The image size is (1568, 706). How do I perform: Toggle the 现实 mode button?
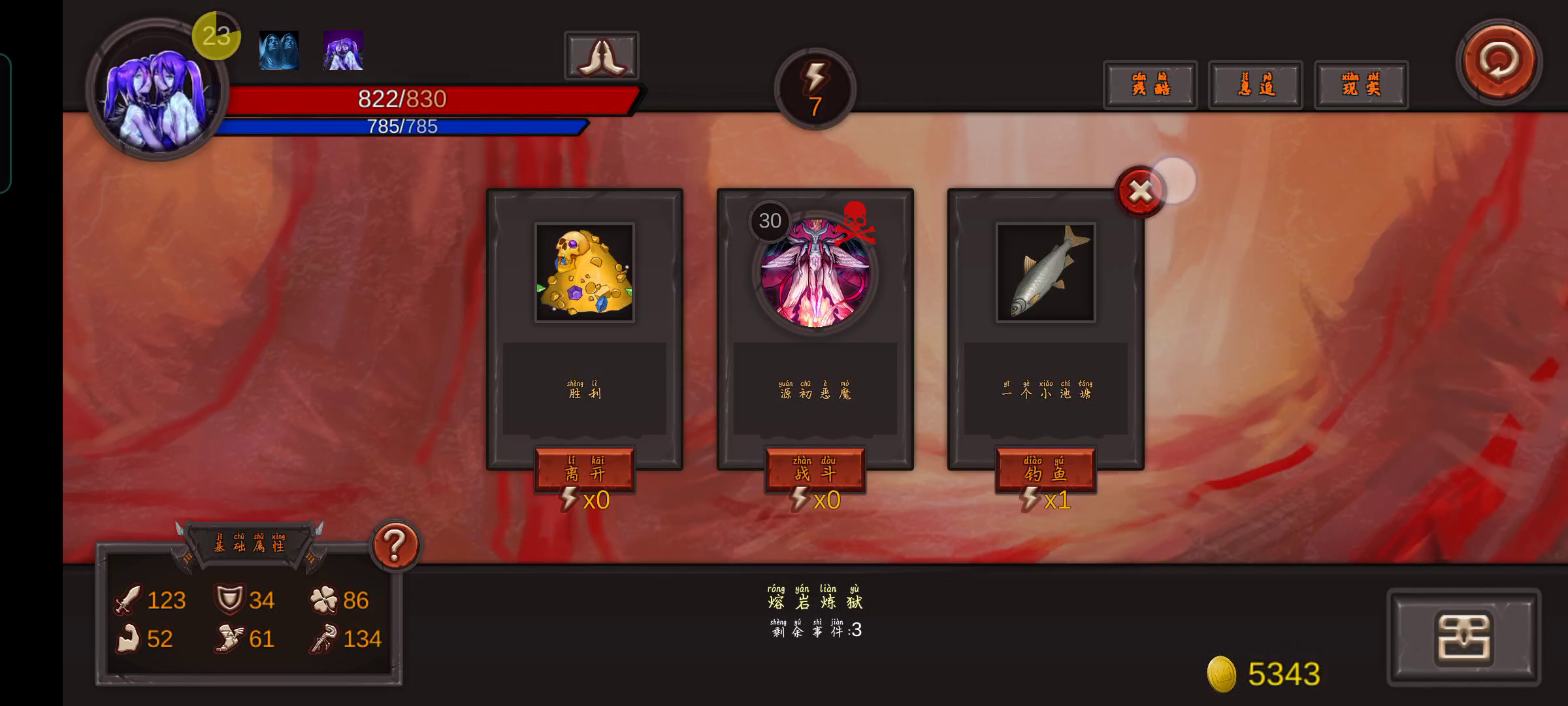1361,85
